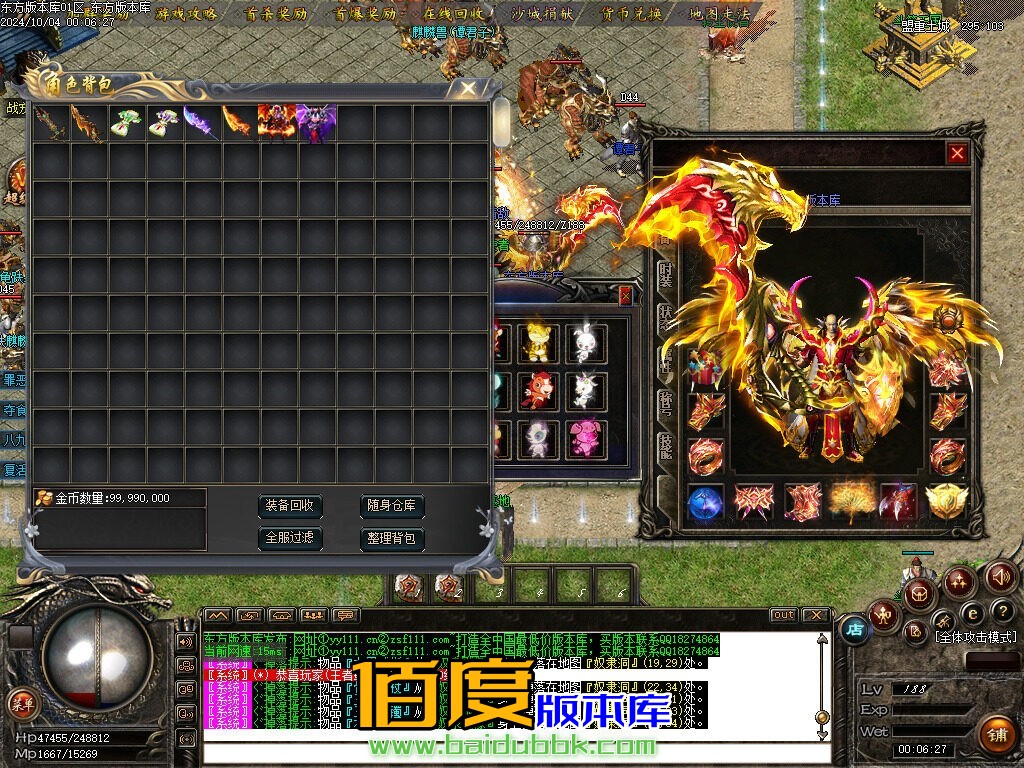Image resolution: width=1024 pixels, height=768 pixels.
Task: Open the round 菜单 menu button
Action: click(x=22, y=703)
